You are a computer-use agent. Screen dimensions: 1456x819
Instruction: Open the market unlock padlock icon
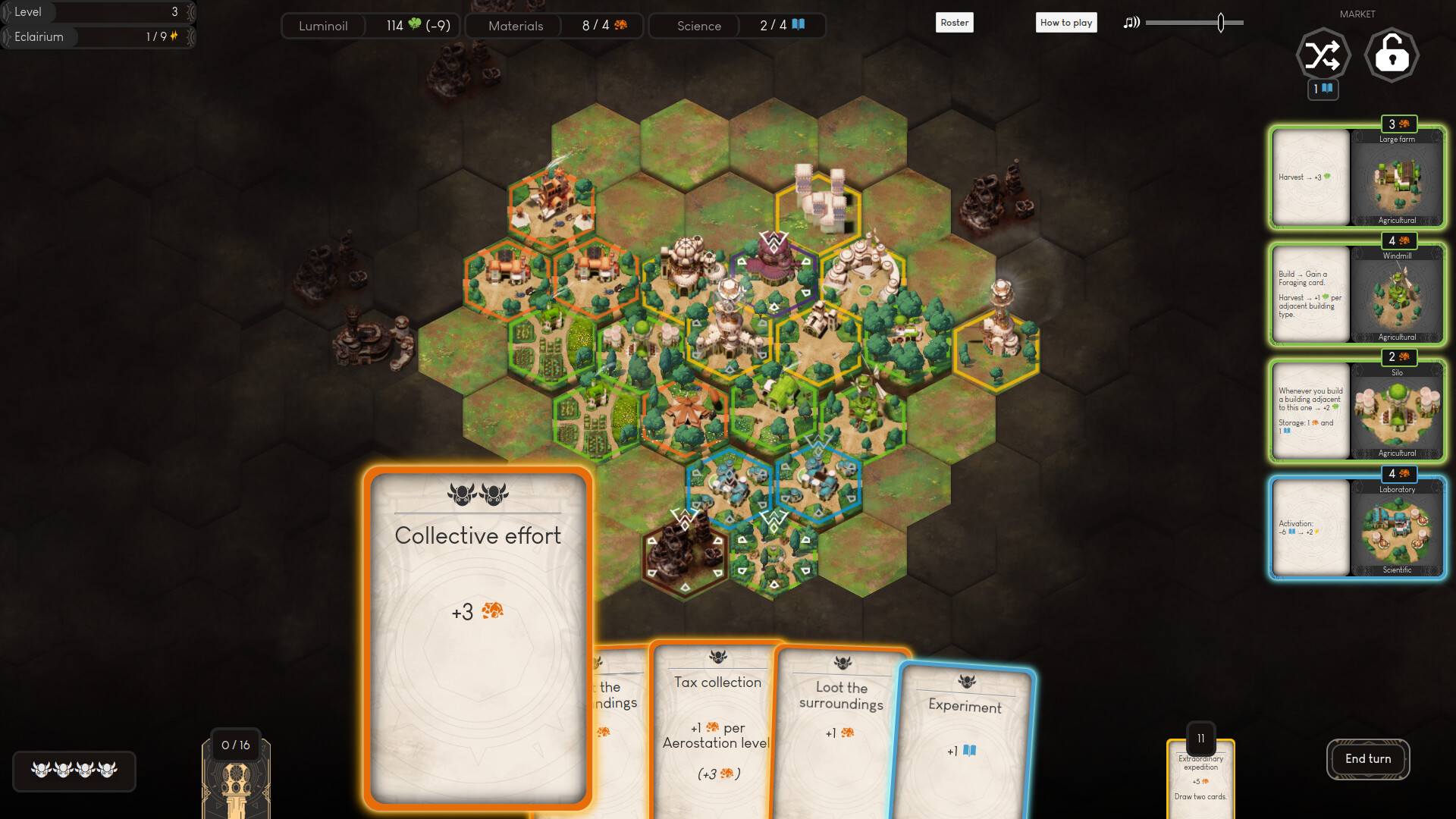click(1392, 55)
